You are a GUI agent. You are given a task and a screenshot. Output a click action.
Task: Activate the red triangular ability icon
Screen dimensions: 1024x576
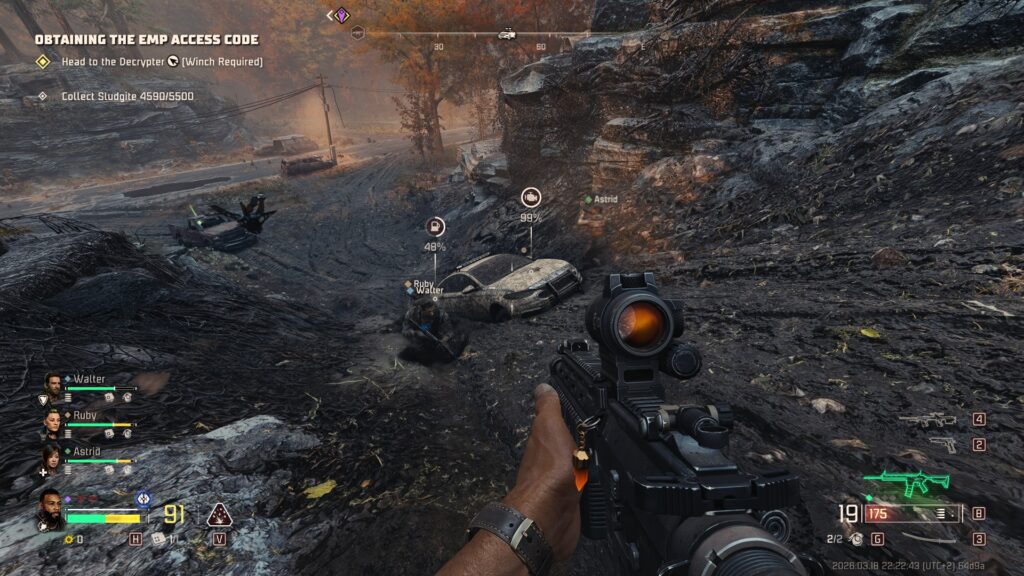219,514
